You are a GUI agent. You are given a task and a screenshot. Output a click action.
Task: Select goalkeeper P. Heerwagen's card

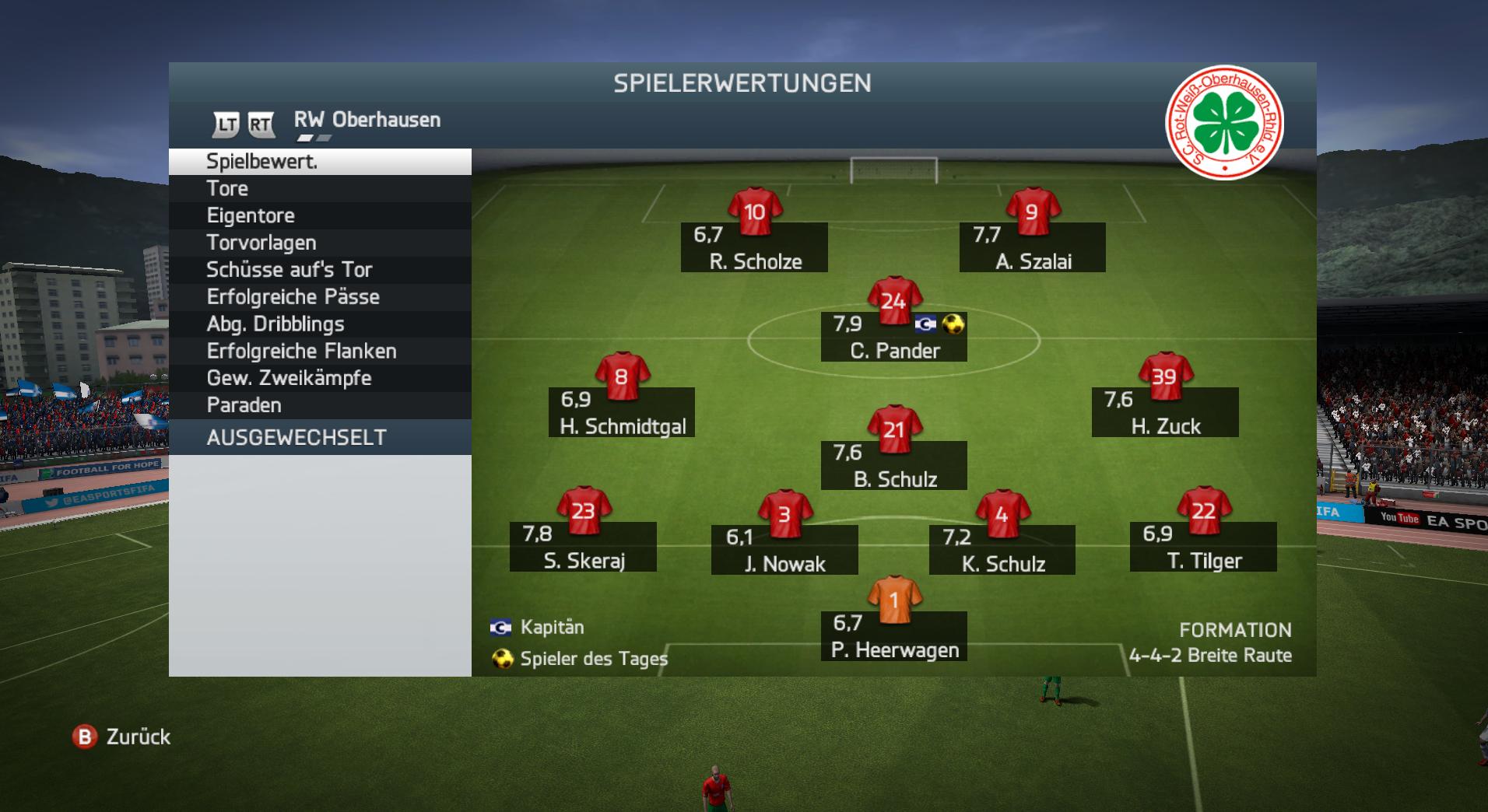tap(893, 635)
